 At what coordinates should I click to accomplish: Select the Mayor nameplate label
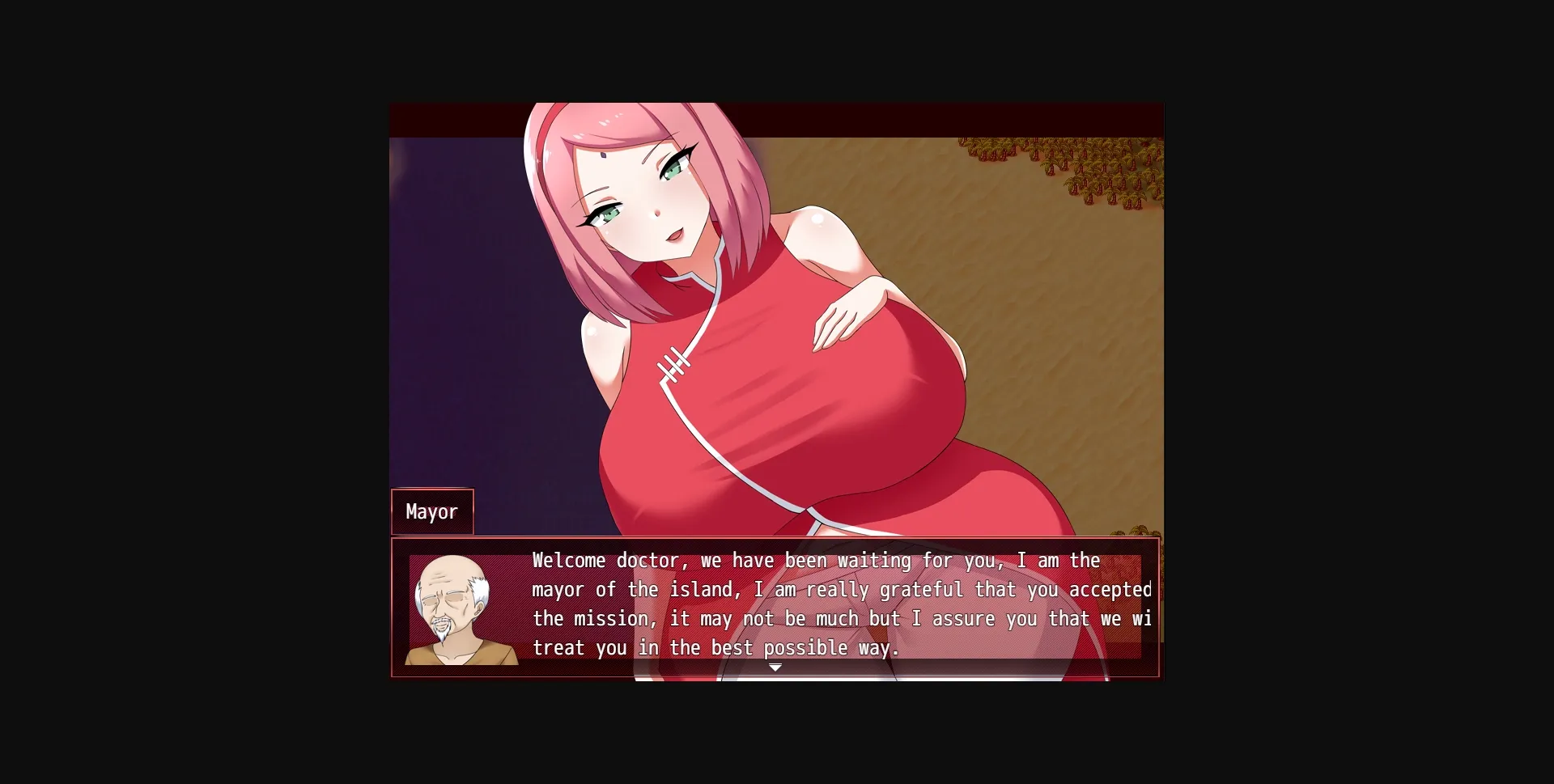point(431,511)
